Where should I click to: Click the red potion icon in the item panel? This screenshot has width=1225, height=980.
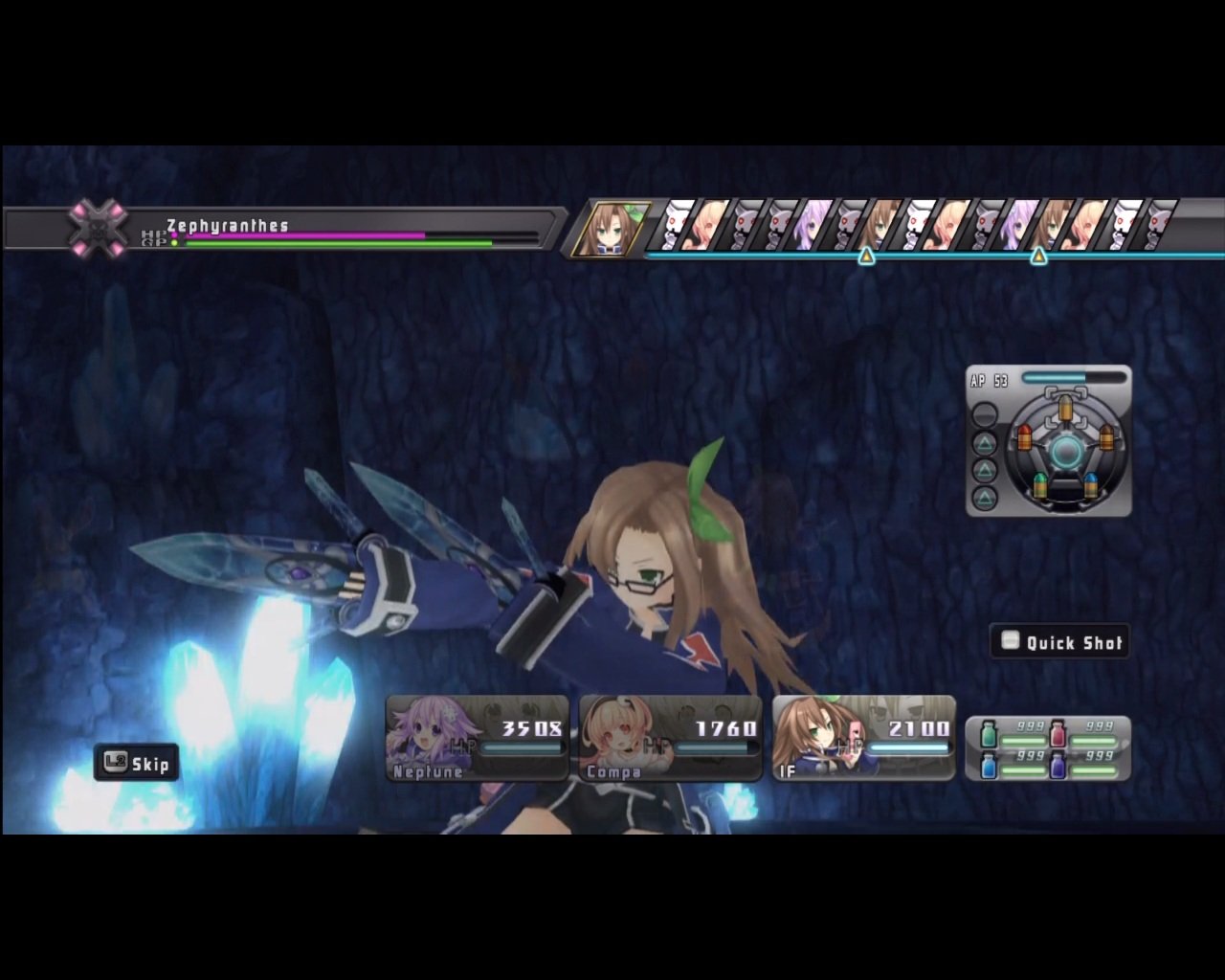(1058, 733)
